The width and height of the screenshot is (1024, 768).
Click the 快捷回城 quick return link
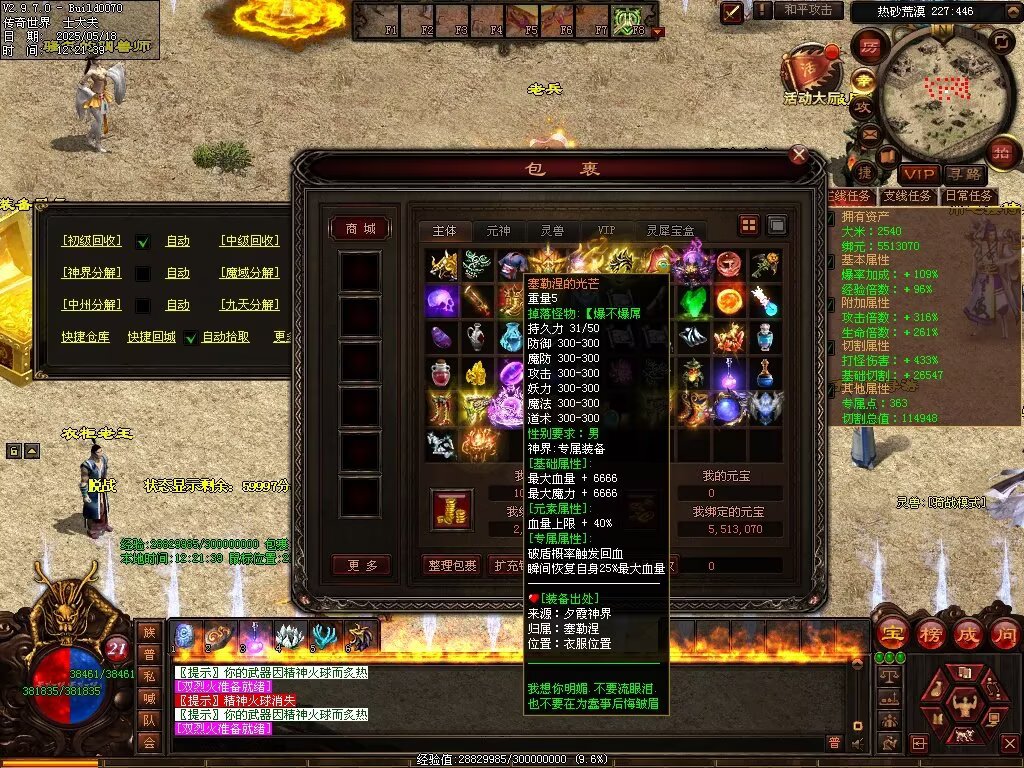151,337
